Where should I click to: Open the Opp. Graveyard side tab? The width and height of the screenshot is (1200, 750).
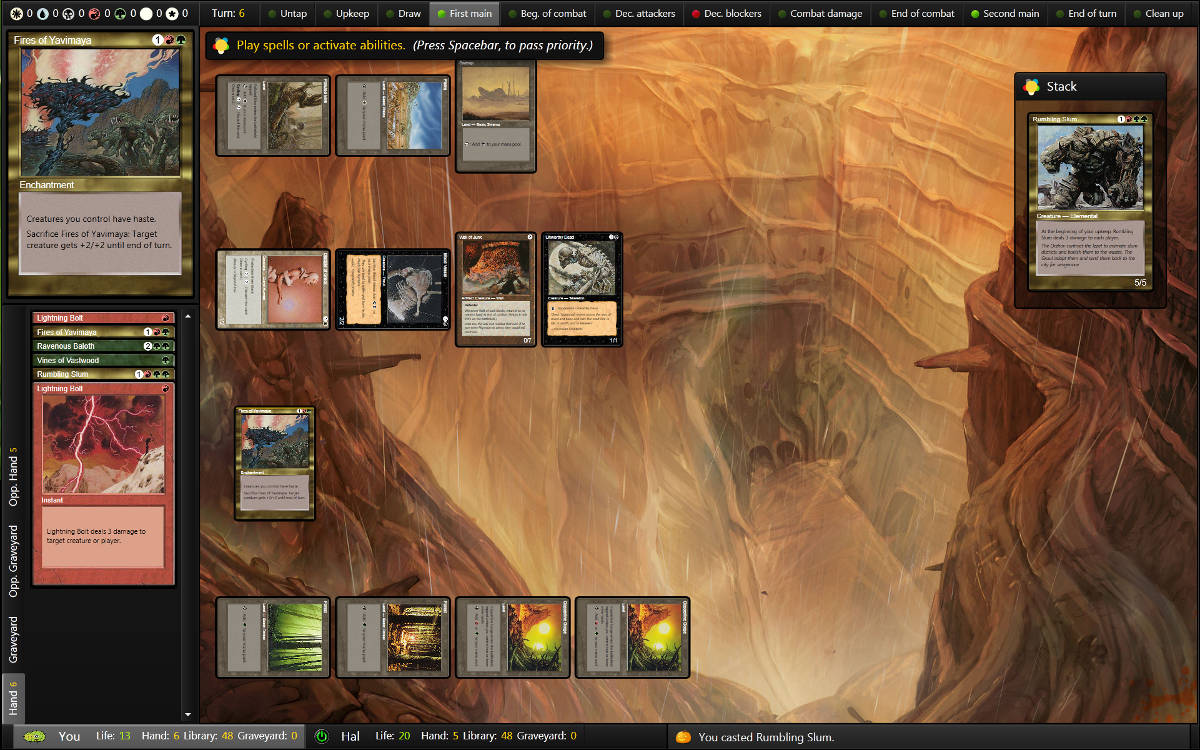14,561
